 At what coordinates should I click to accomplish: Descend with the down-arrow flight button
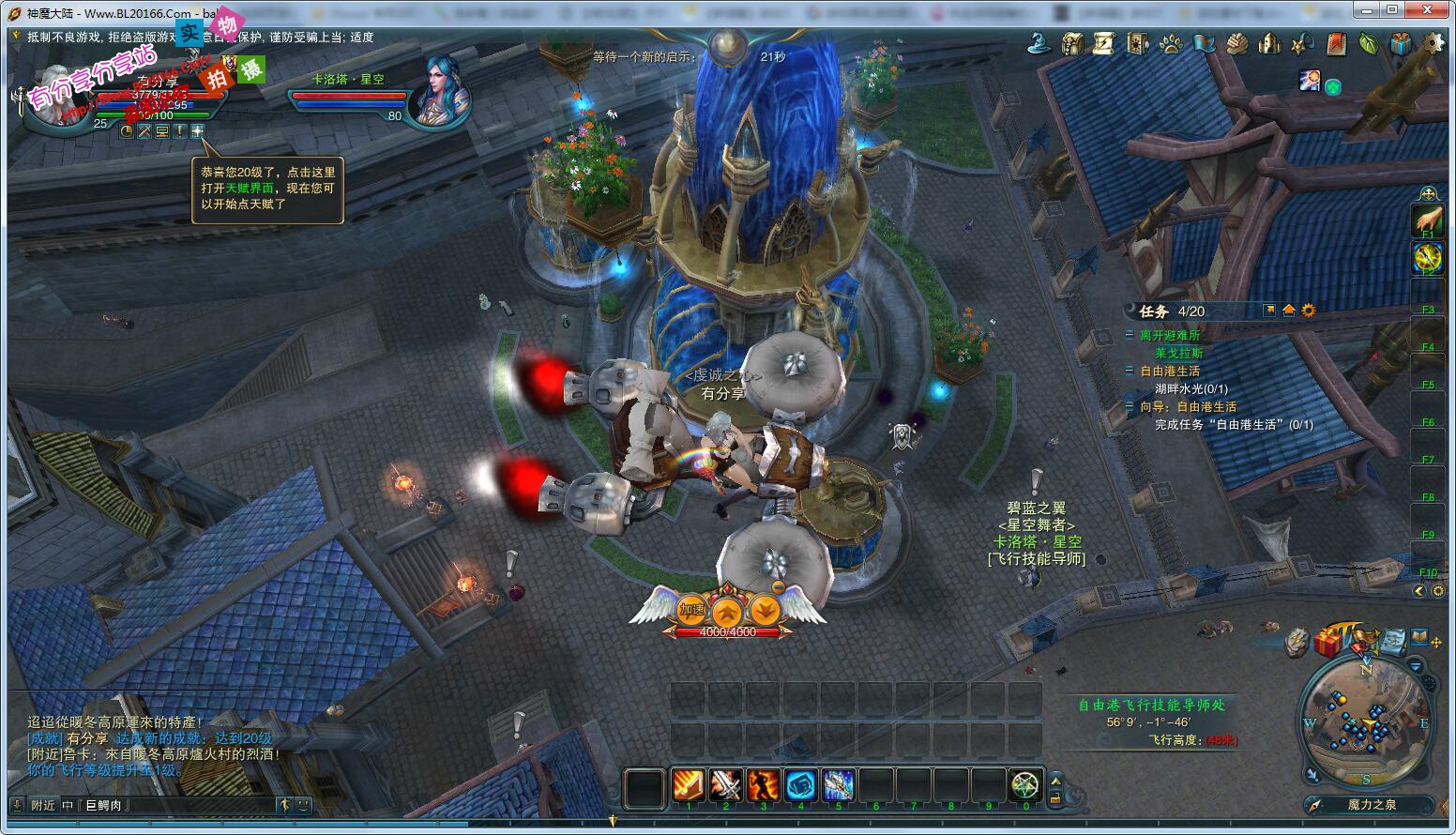point(765,610)
